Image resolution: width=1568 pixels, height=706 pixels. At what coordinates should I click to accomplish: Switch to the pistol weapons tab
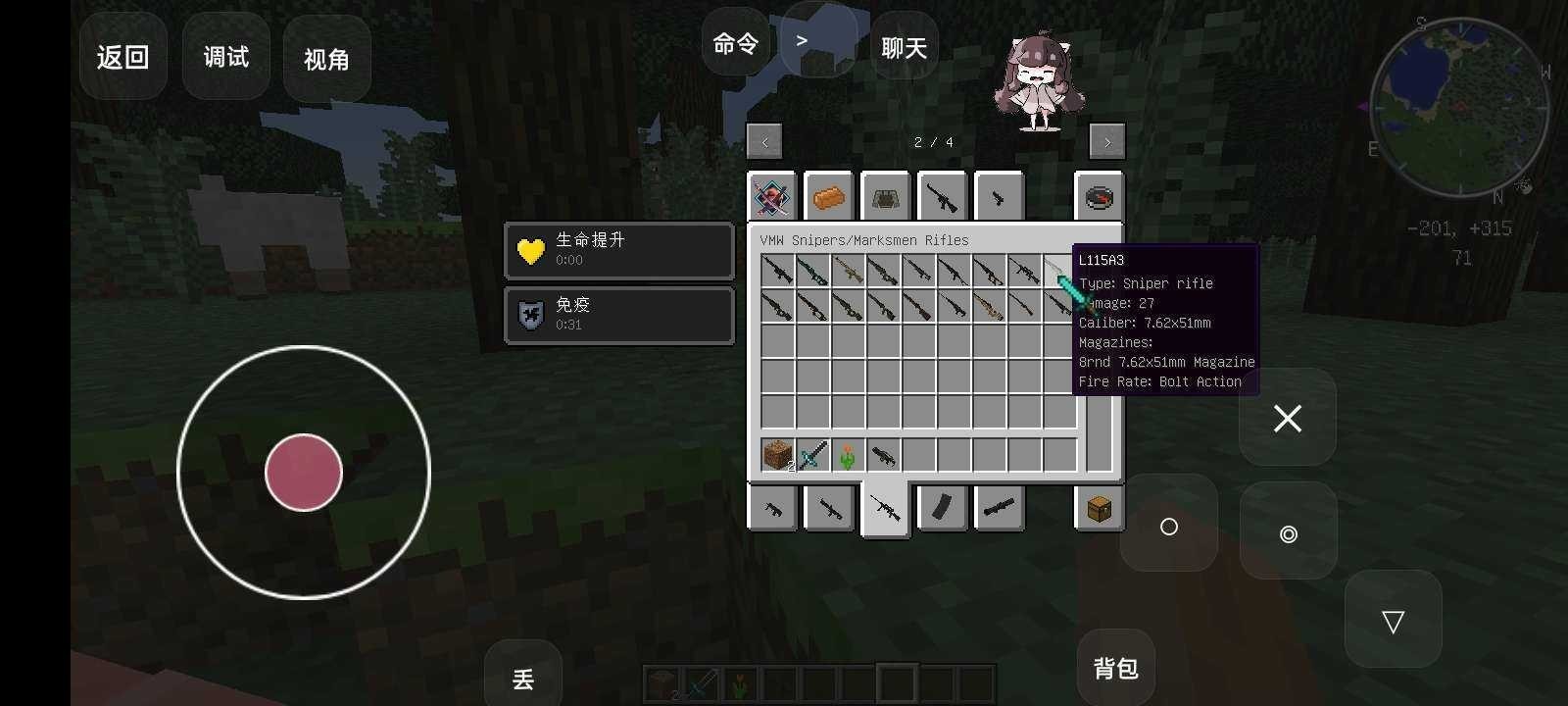click(771, 508)
